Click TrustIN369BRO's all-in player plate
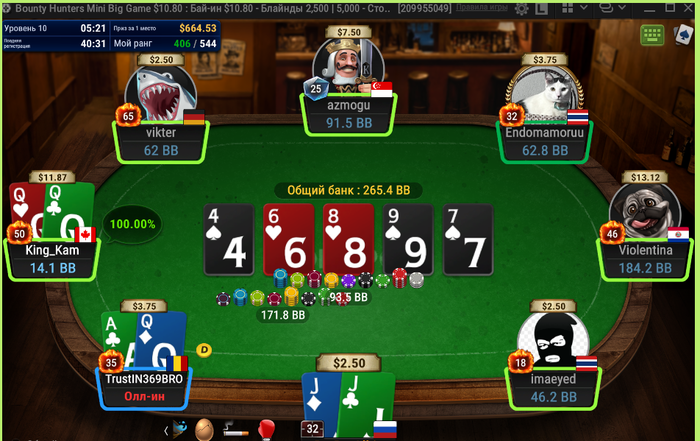Viewport: 700px width, 441px height. pos(144,388)
